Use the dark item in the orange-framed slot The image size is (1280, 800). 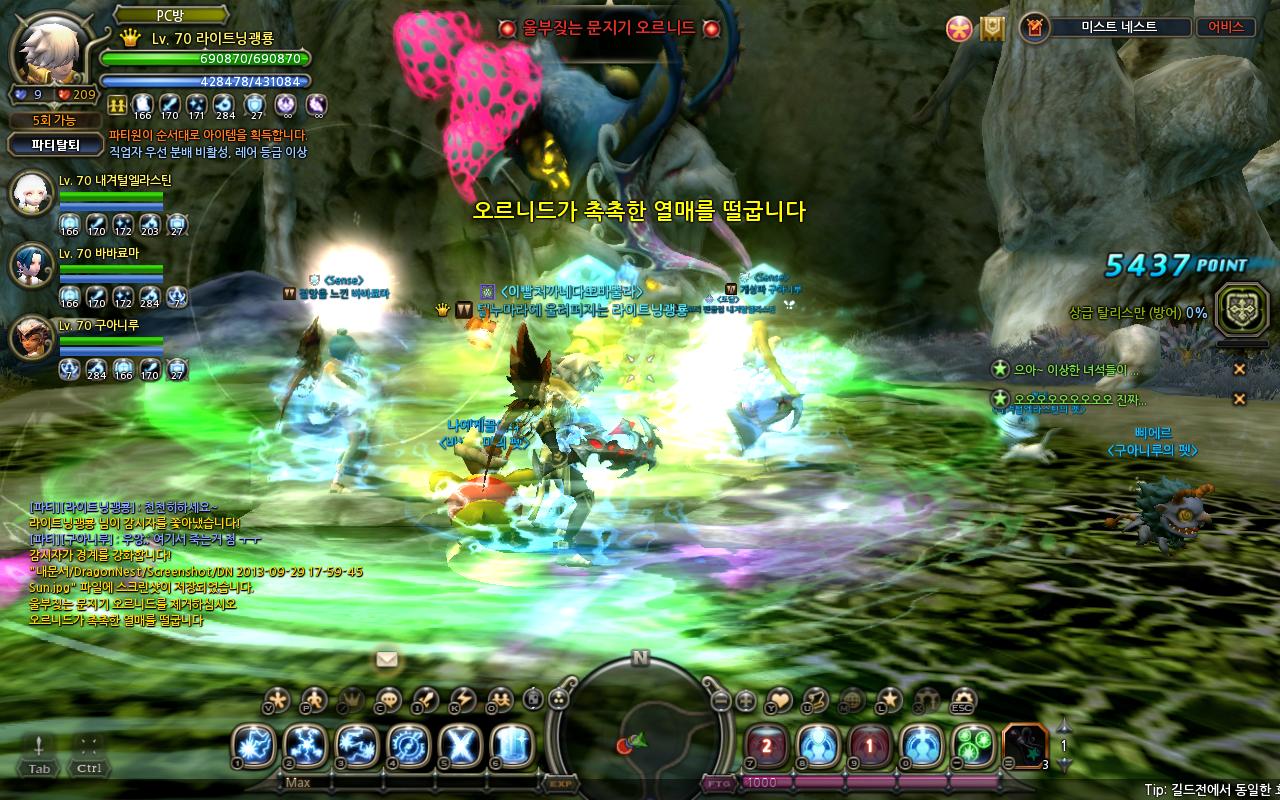pyautogui.click(x=1023, y=746)
